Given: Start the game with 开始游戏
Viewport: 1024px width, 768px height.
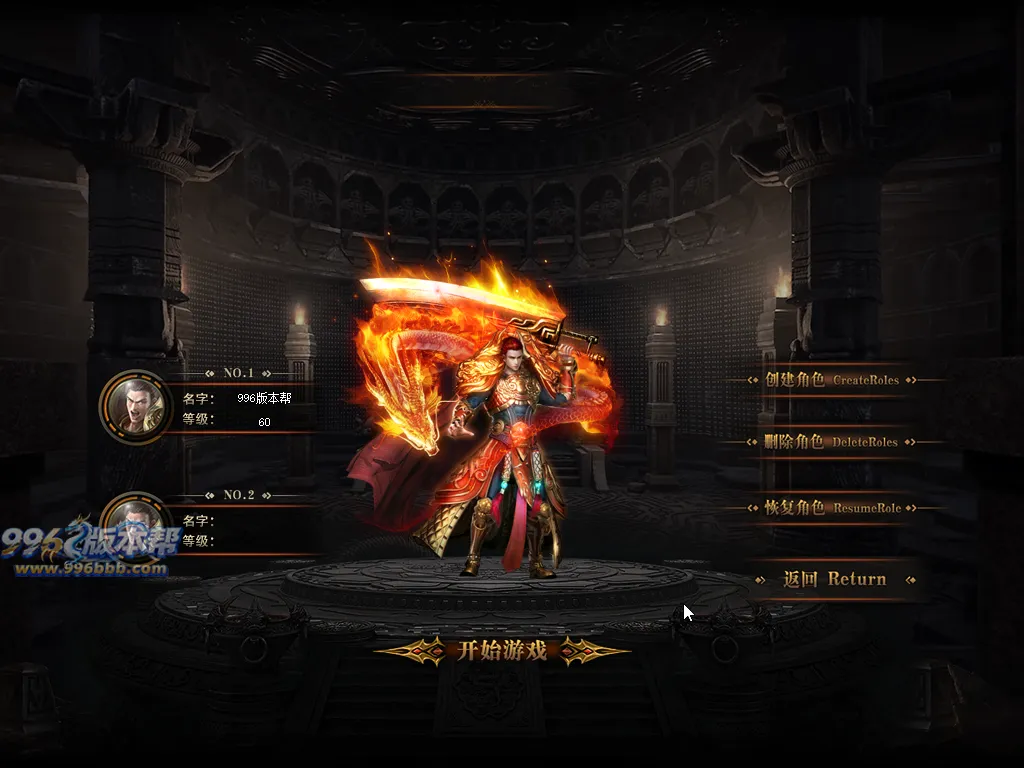Looking at the screenshot, I should [502, 651].
